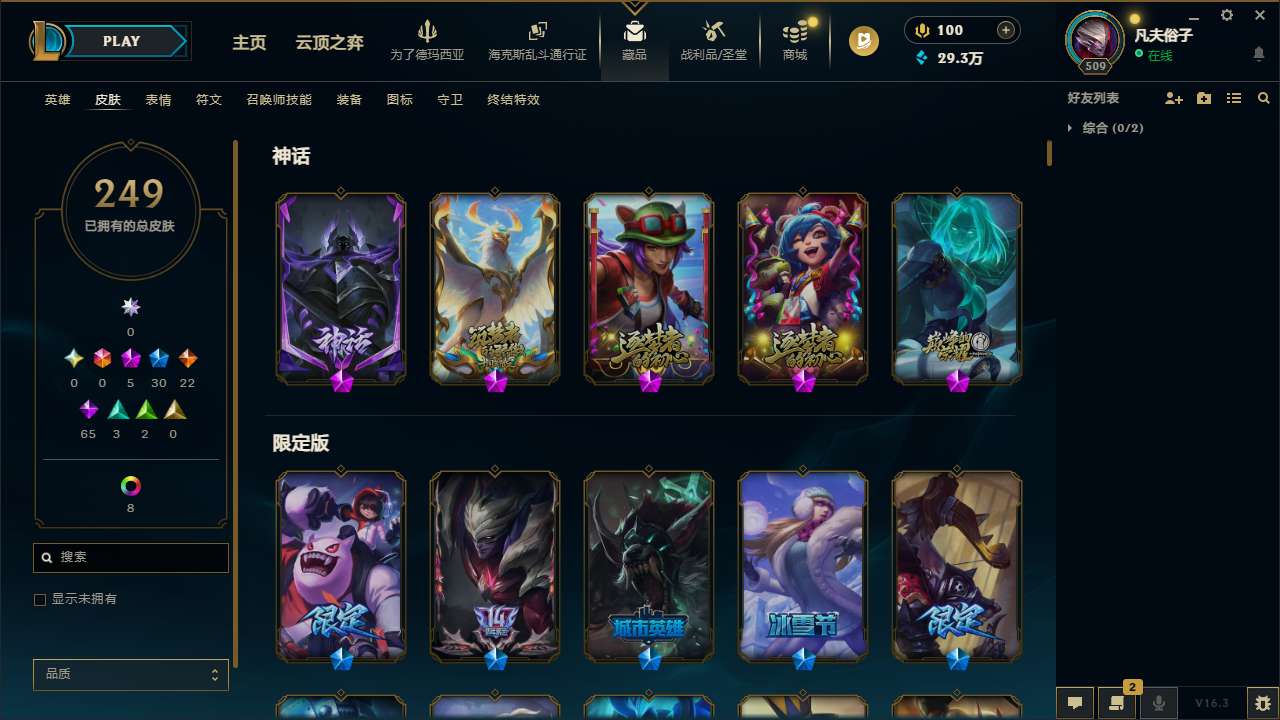Open the friend list search icon
The width and height of the screenshot is (1280, 720).
tap(1263, 98)
